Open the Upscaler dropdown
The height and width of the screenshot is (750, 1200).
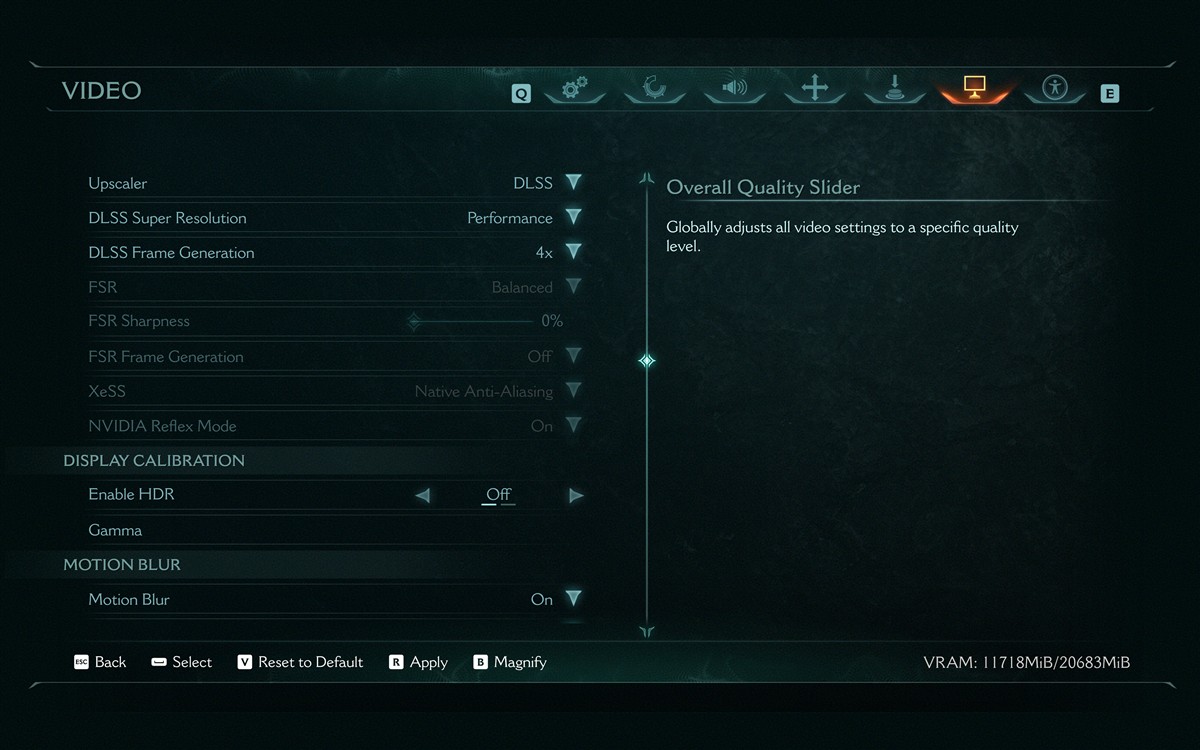(x=573, y=183)
